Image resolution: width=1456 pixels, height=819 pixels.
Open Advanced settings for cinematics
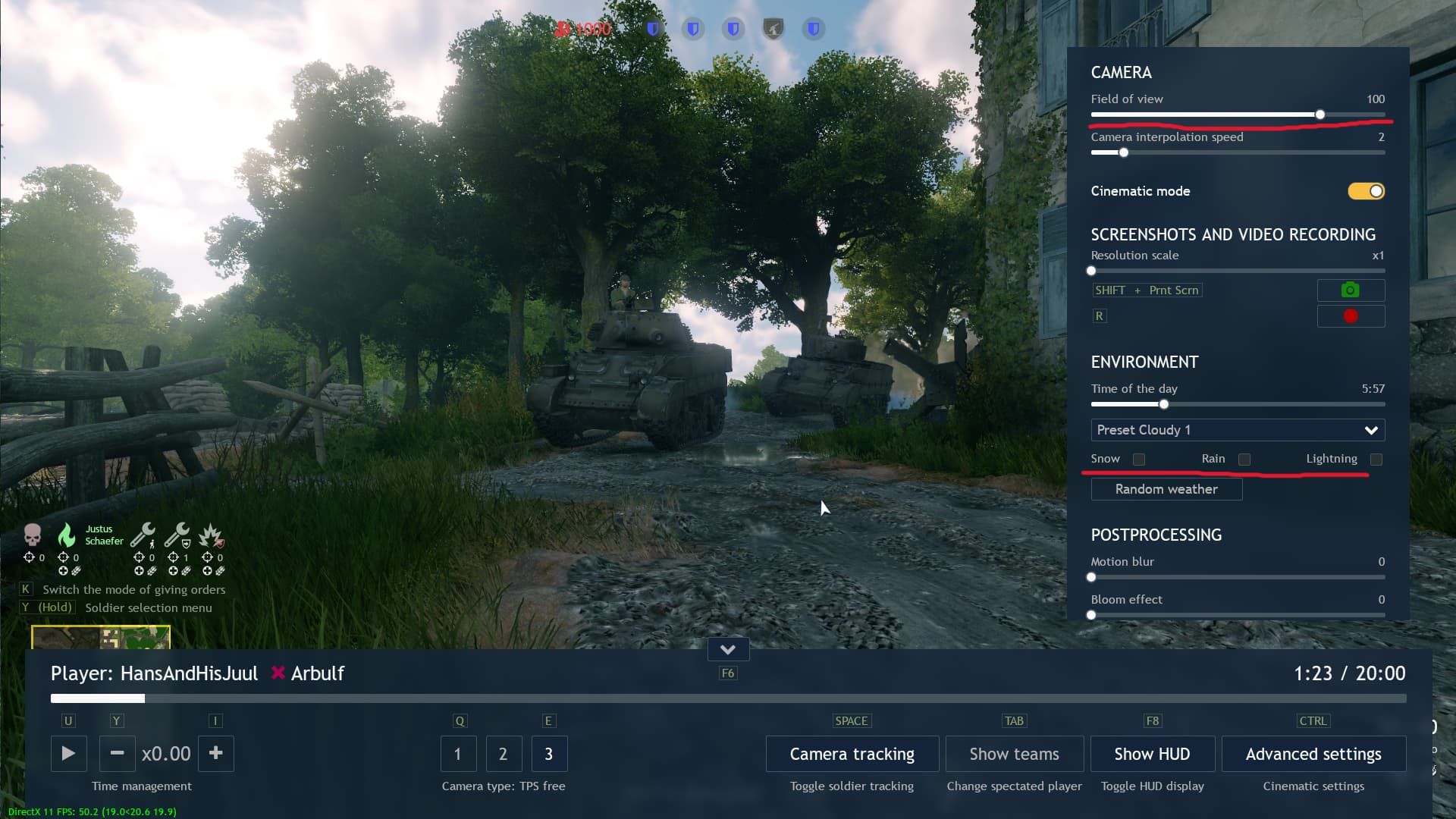1313,754
